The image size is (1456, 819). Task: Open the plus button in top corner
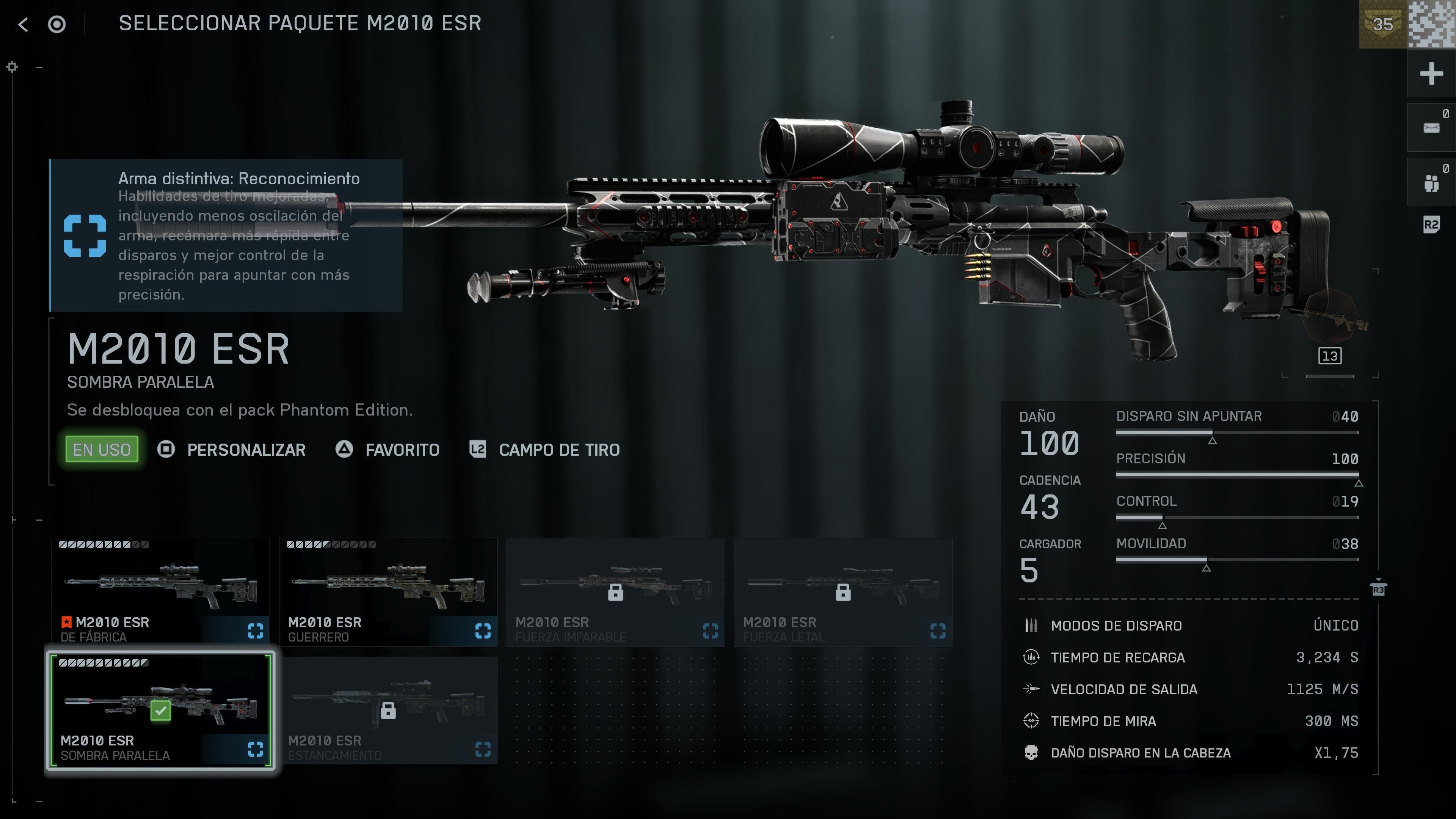coord(1431,74)
